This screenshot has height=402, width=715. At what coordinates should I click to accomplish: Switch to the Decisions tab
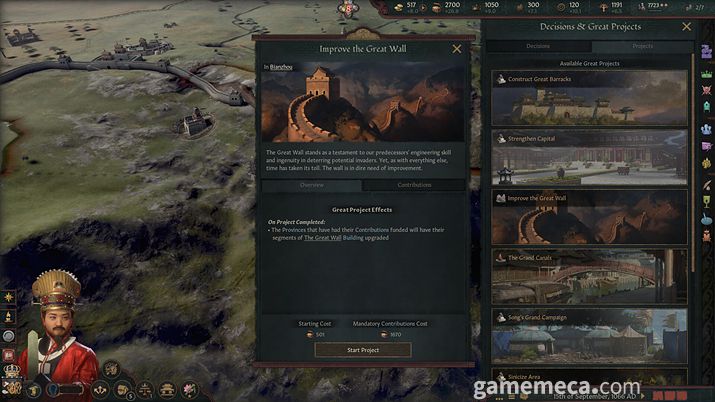click(538, 46)
